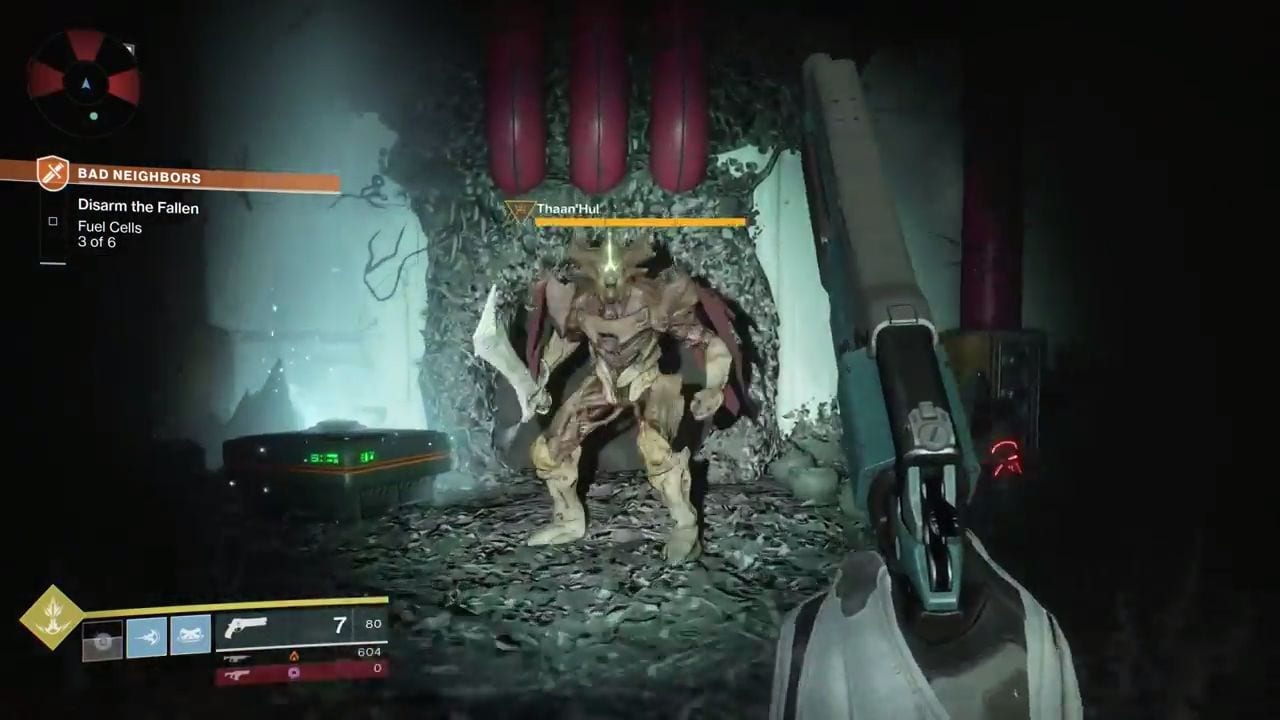Switch to the red power weapon slot
This screenshot has height=720, width=1280.
tap(302, 673)
